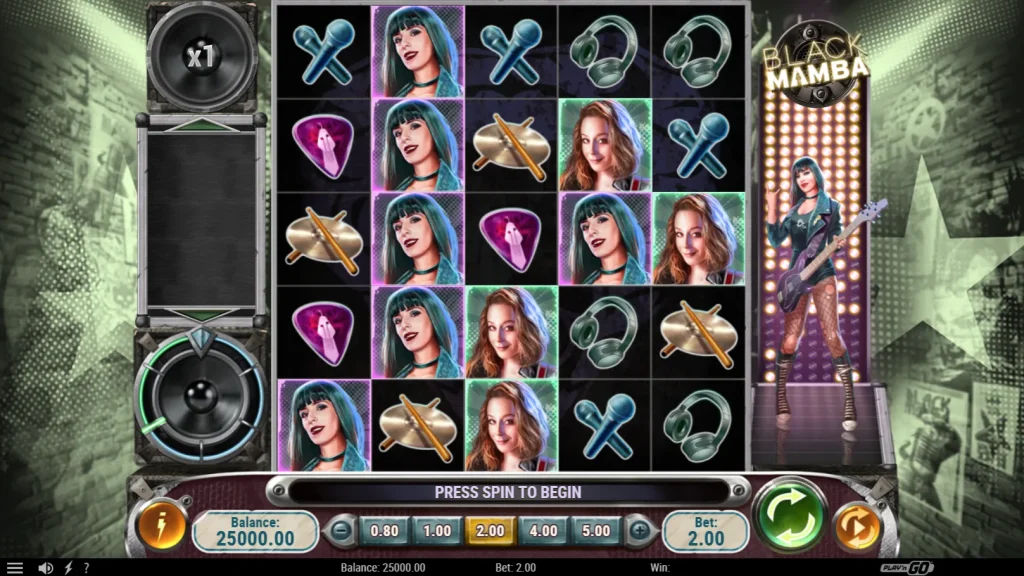Set bet to 4.00
This screenshot has width=1024, height=576.
tap(543, 531)
